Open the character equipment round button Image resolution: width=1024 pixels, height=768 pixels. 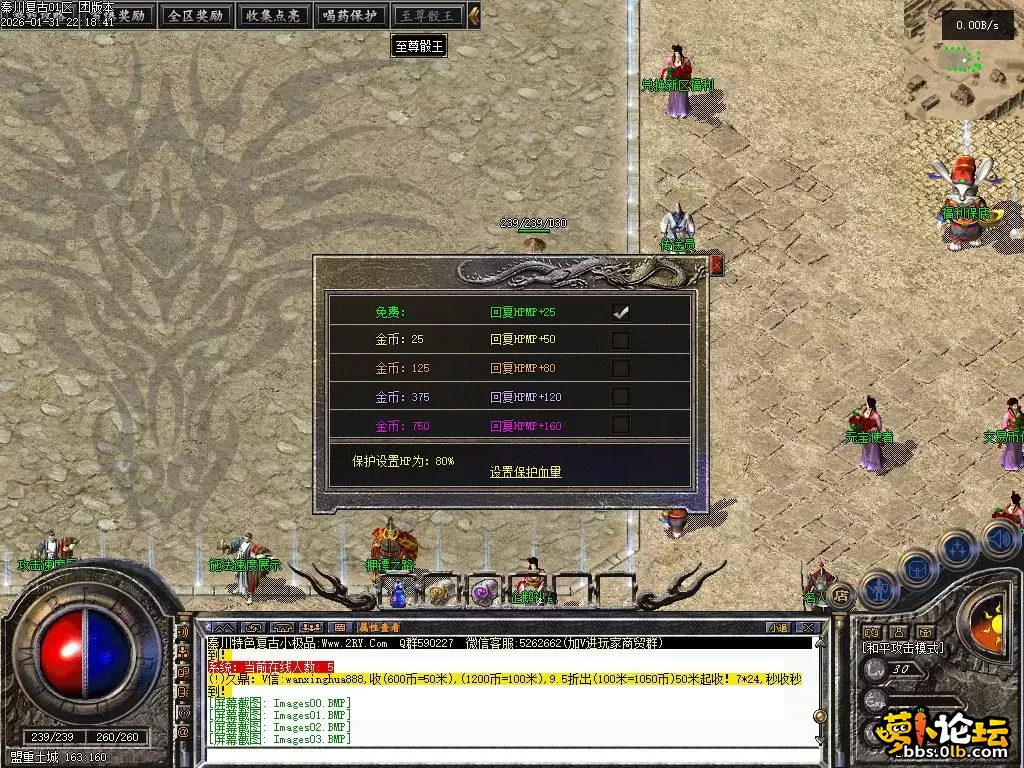[876, 589]
